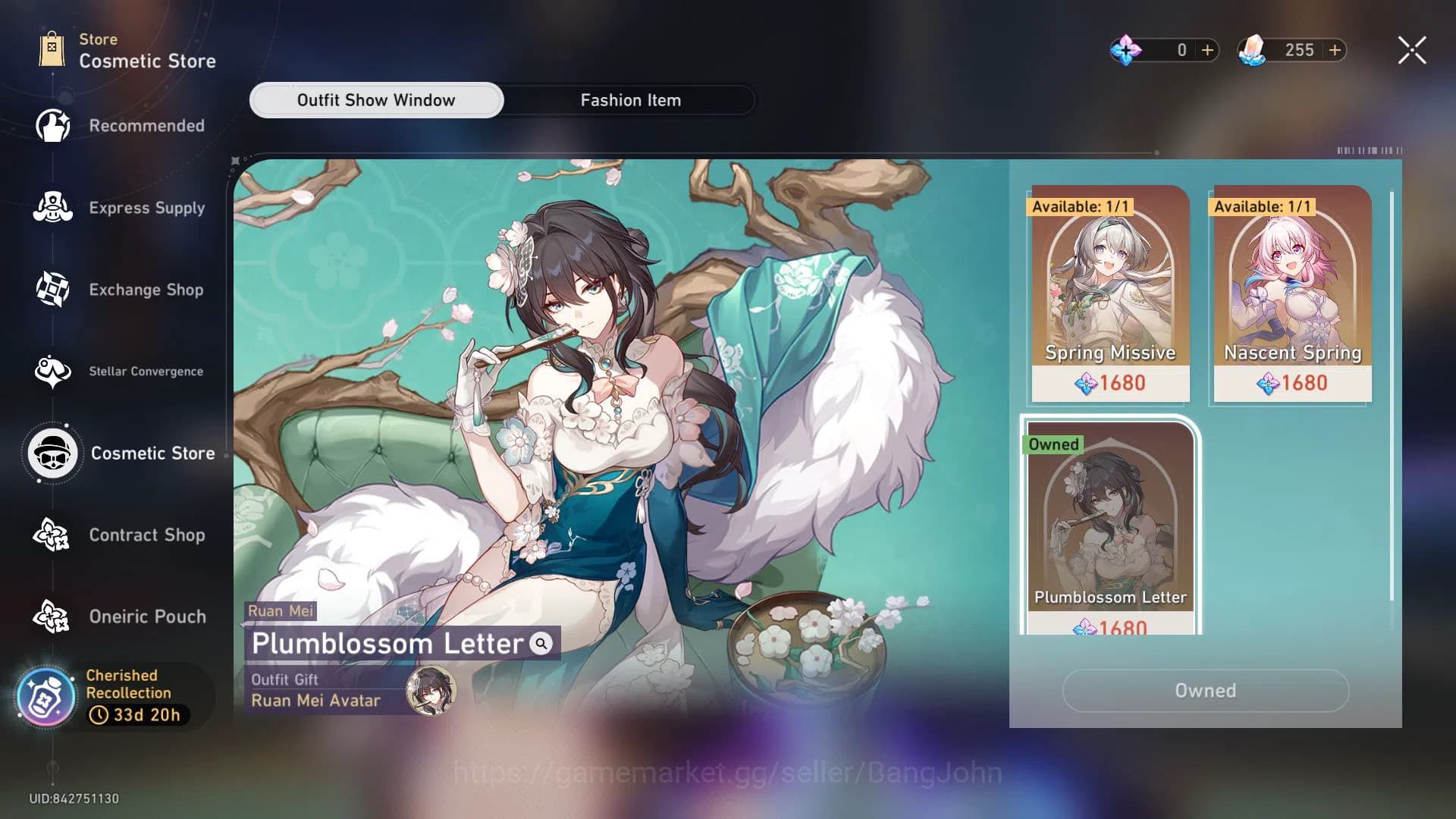Select the Cosmetic Store sidebar icon
The image size is (1456, 819).
[x=52, y=453]
